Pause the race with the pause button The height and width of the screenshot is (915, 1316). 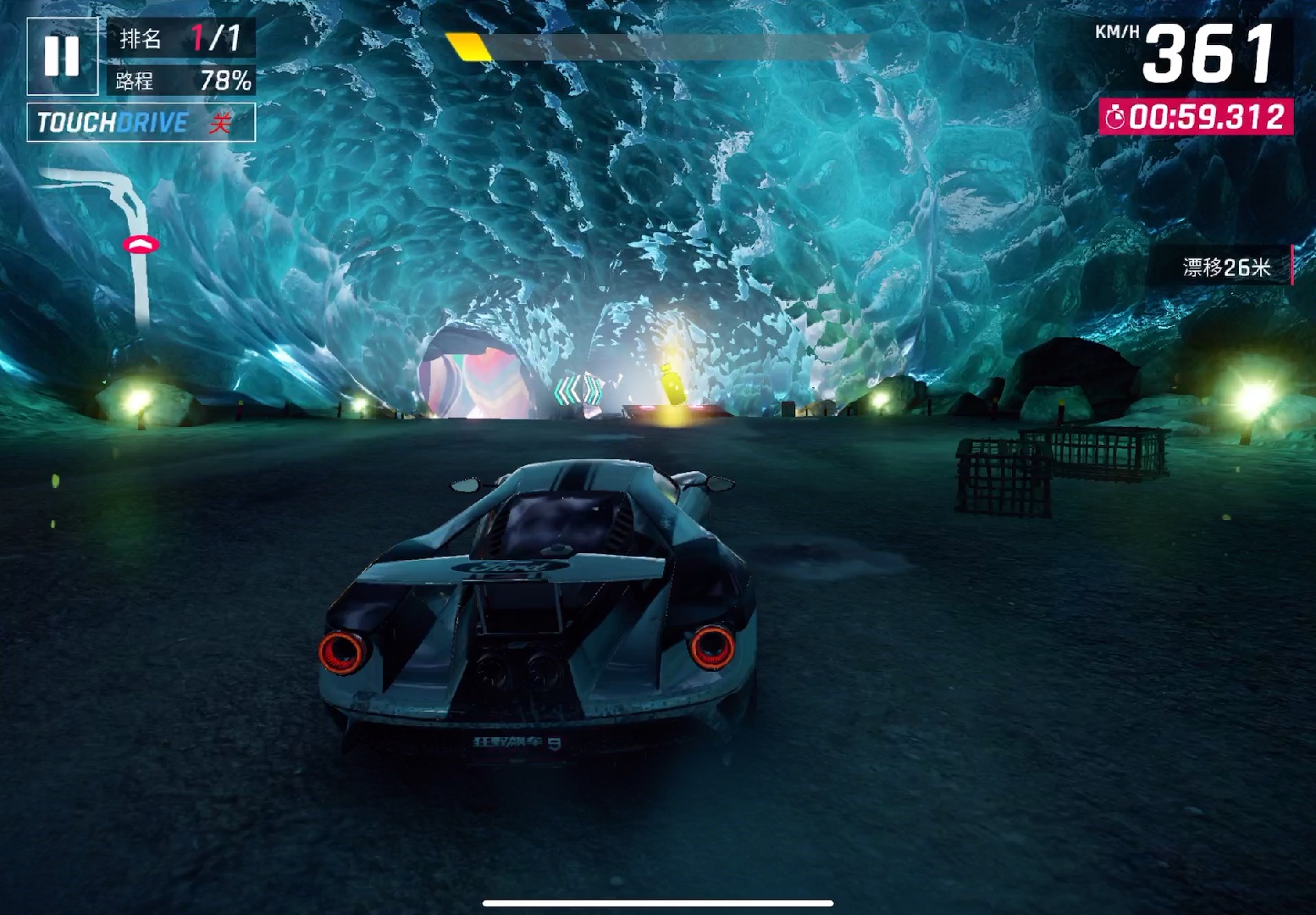62,56
